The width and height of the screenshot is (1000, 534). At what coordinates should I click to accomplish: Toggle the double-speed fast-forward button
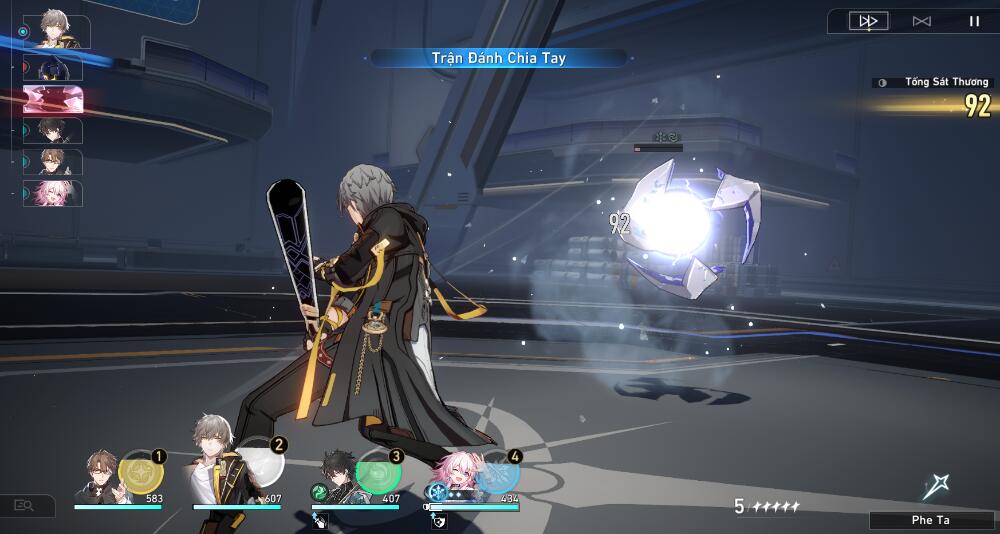pos(868,21)
